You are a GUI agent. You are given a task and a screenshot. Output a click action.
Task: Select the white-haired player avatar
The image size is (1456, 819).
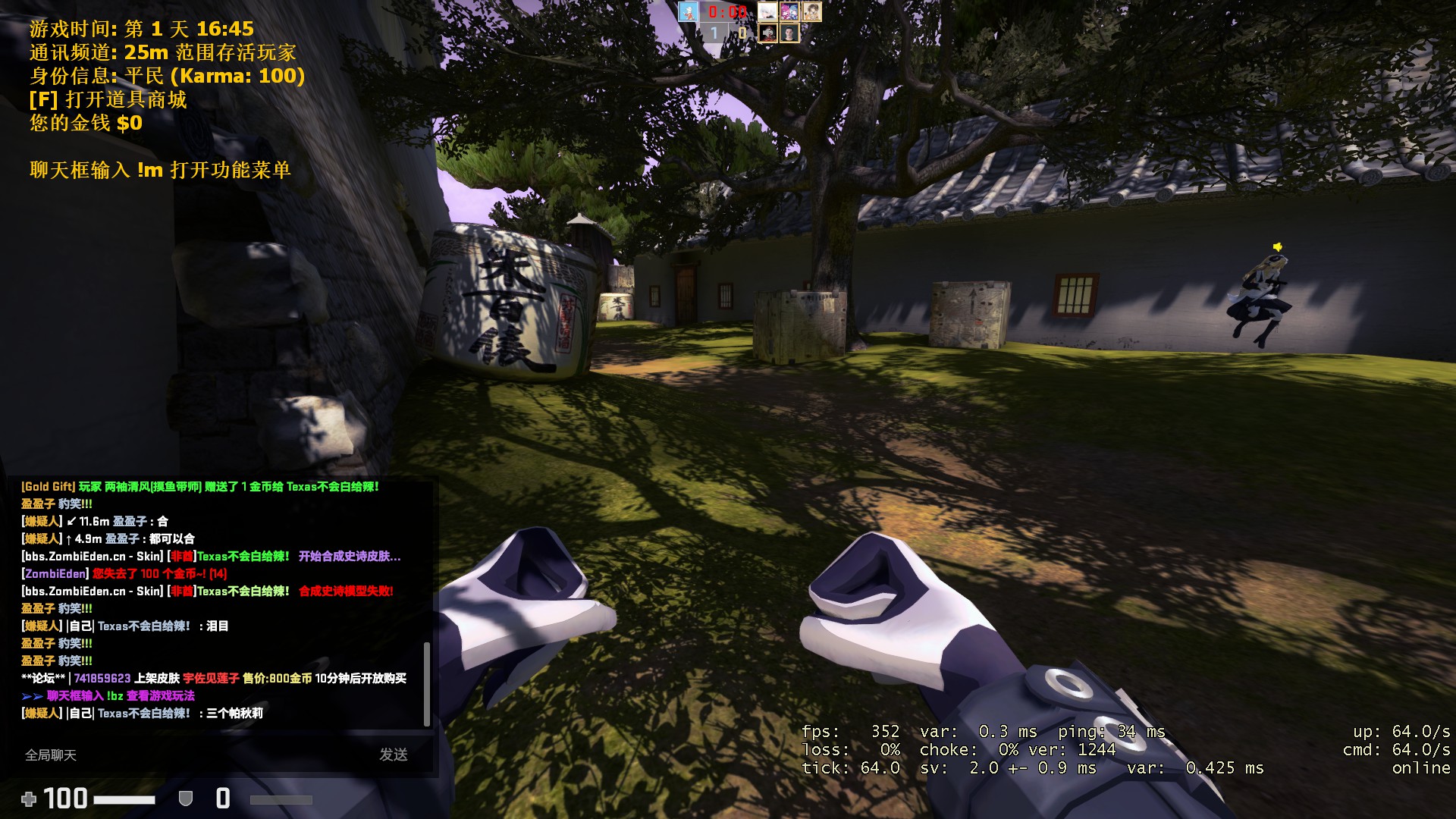pos(767,11)
